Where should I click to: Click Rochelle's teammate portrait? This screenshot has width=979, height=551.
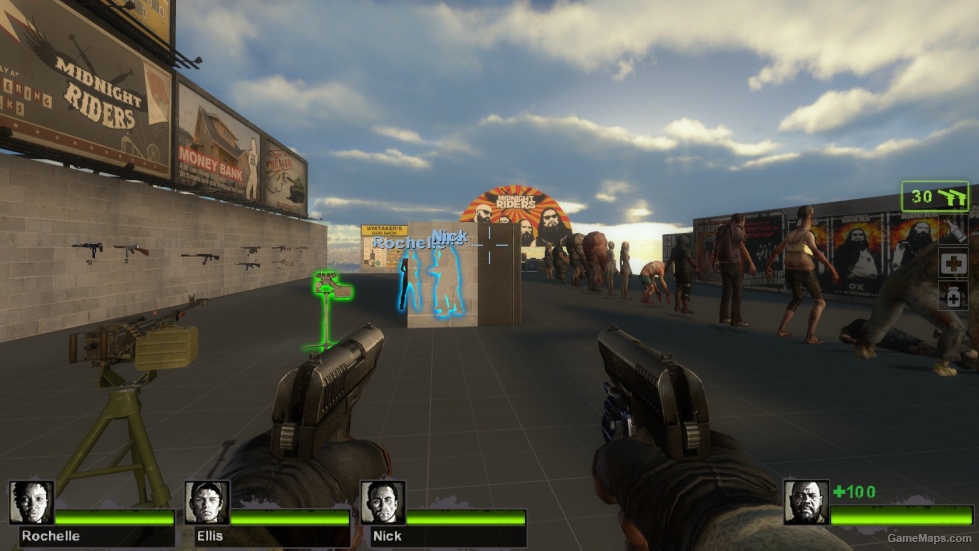31,503
